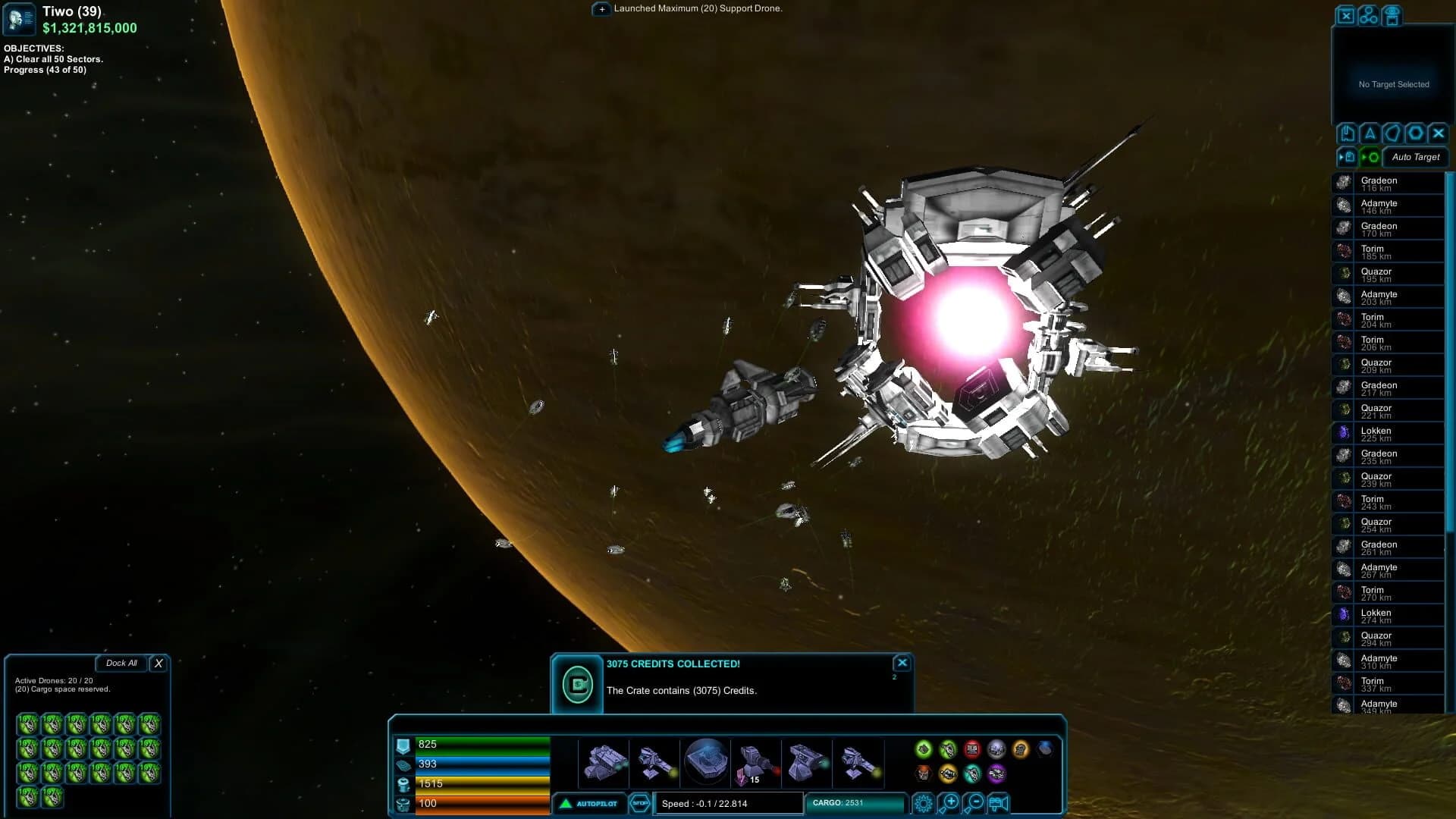Toggle the green hexagon targeting mode
The width and height of the screenshot is (1456, 819).
(1370, 157)
